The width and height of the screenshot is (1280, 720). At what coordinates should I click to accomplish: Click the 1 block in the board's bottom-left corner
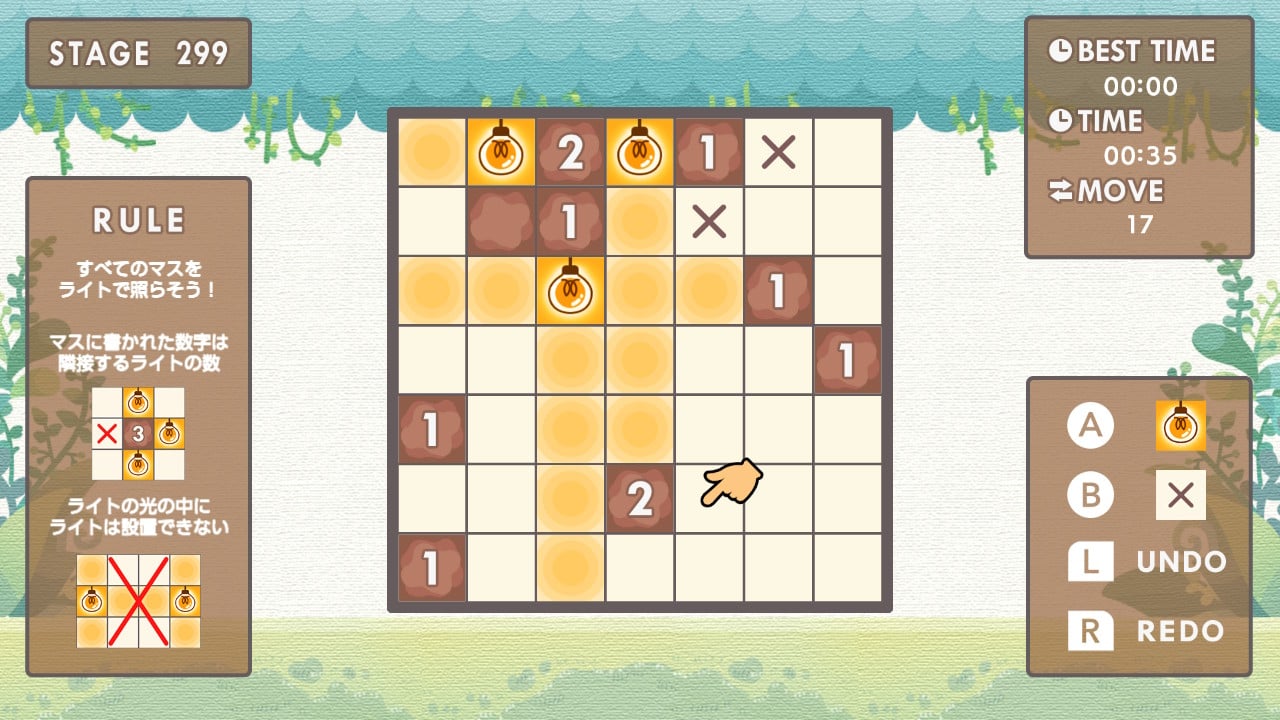432,567
